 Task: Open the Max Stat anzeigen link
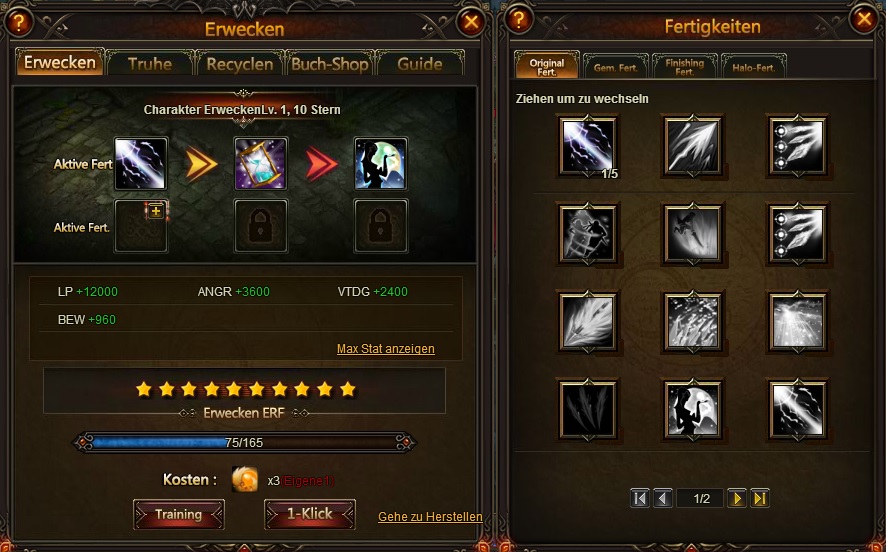[x=385, y=349]
